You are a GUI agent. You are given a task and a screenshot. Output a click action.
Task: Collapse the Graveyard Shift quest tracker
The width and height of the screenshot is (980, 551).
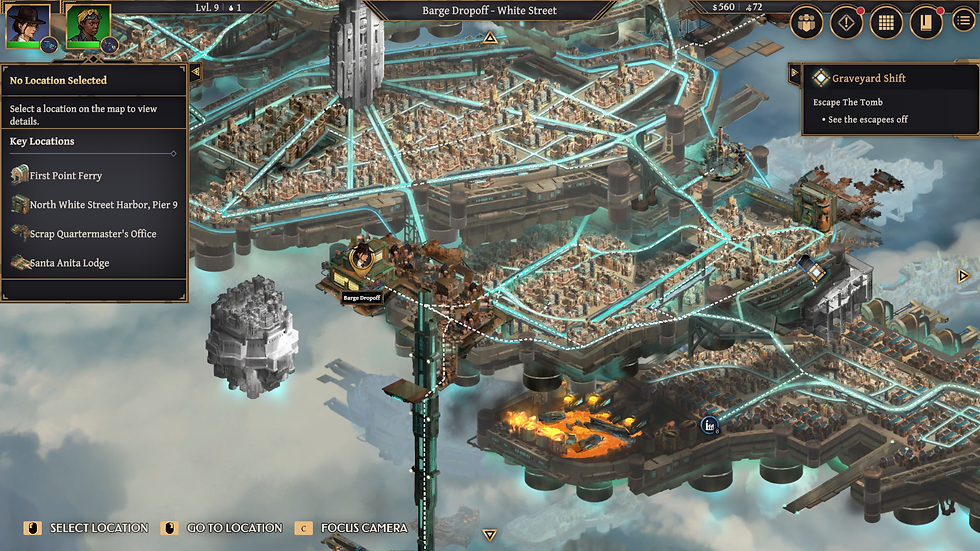(x=795, y=75)
